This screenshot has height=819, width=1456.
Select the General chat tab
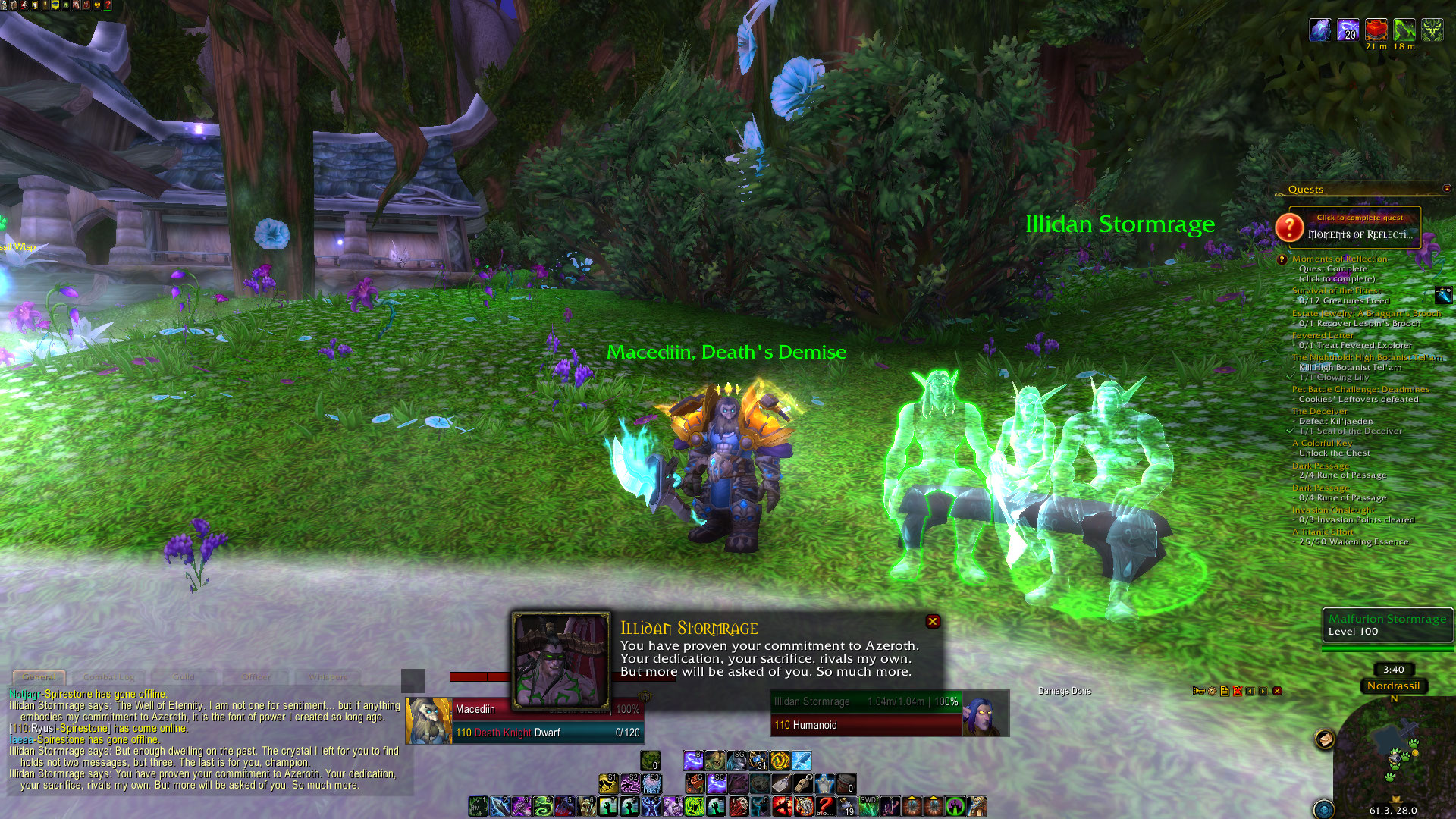39,677
